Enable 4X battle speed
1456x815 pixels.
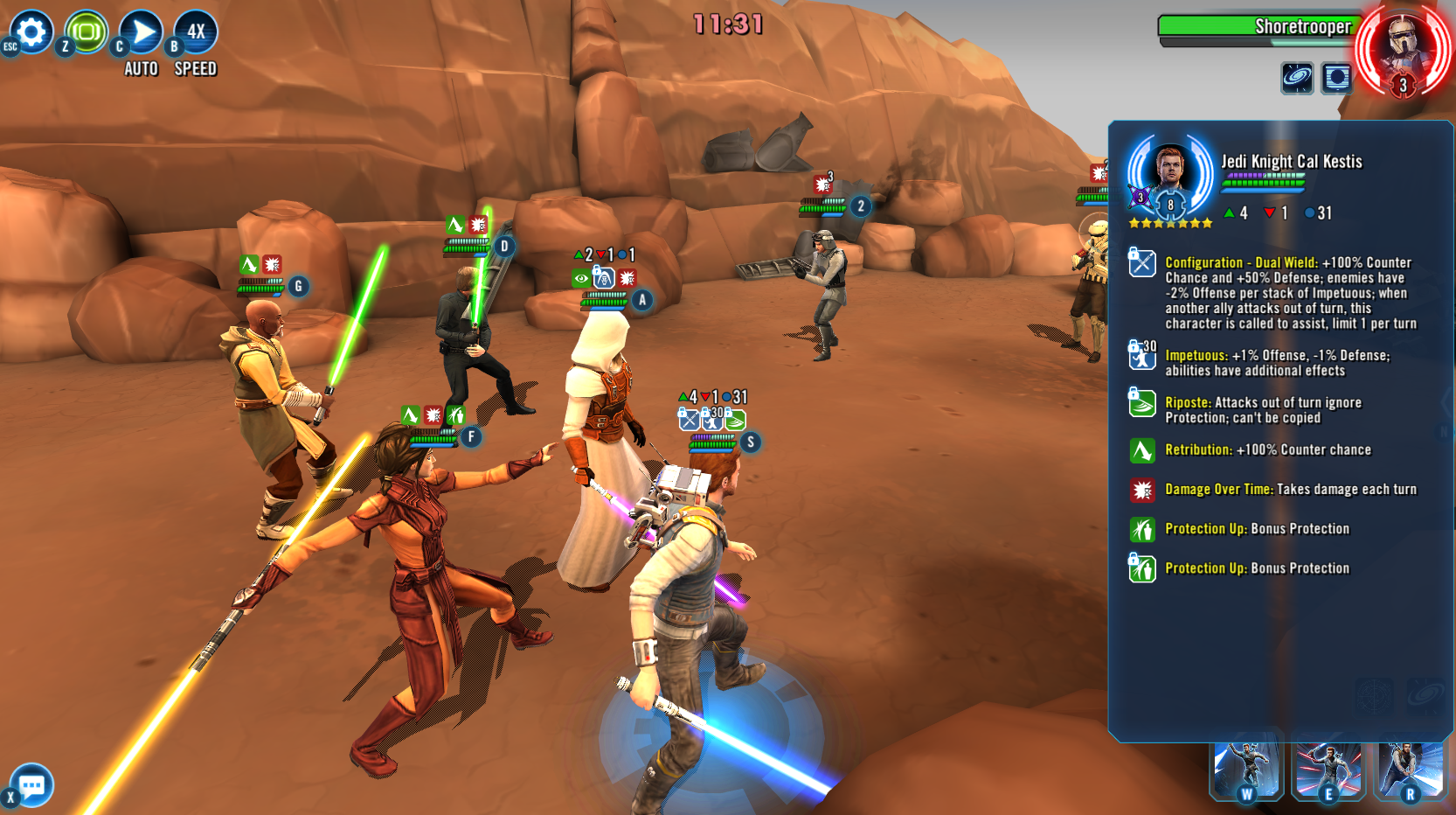pos(194,31)
